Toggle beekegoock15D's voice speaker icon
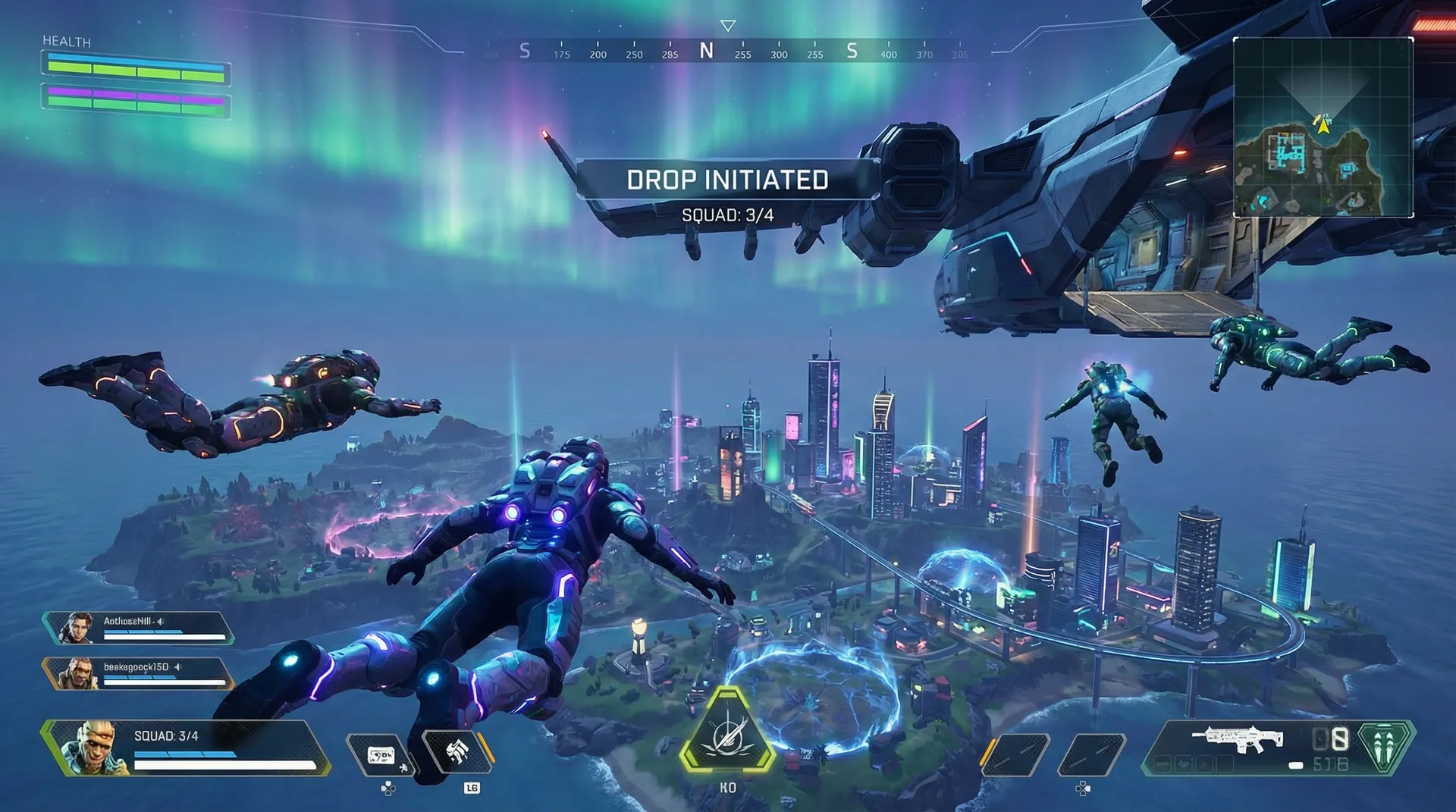This screenshot has height=812, width=1456. pyautogui.click(x=177, y=667)
